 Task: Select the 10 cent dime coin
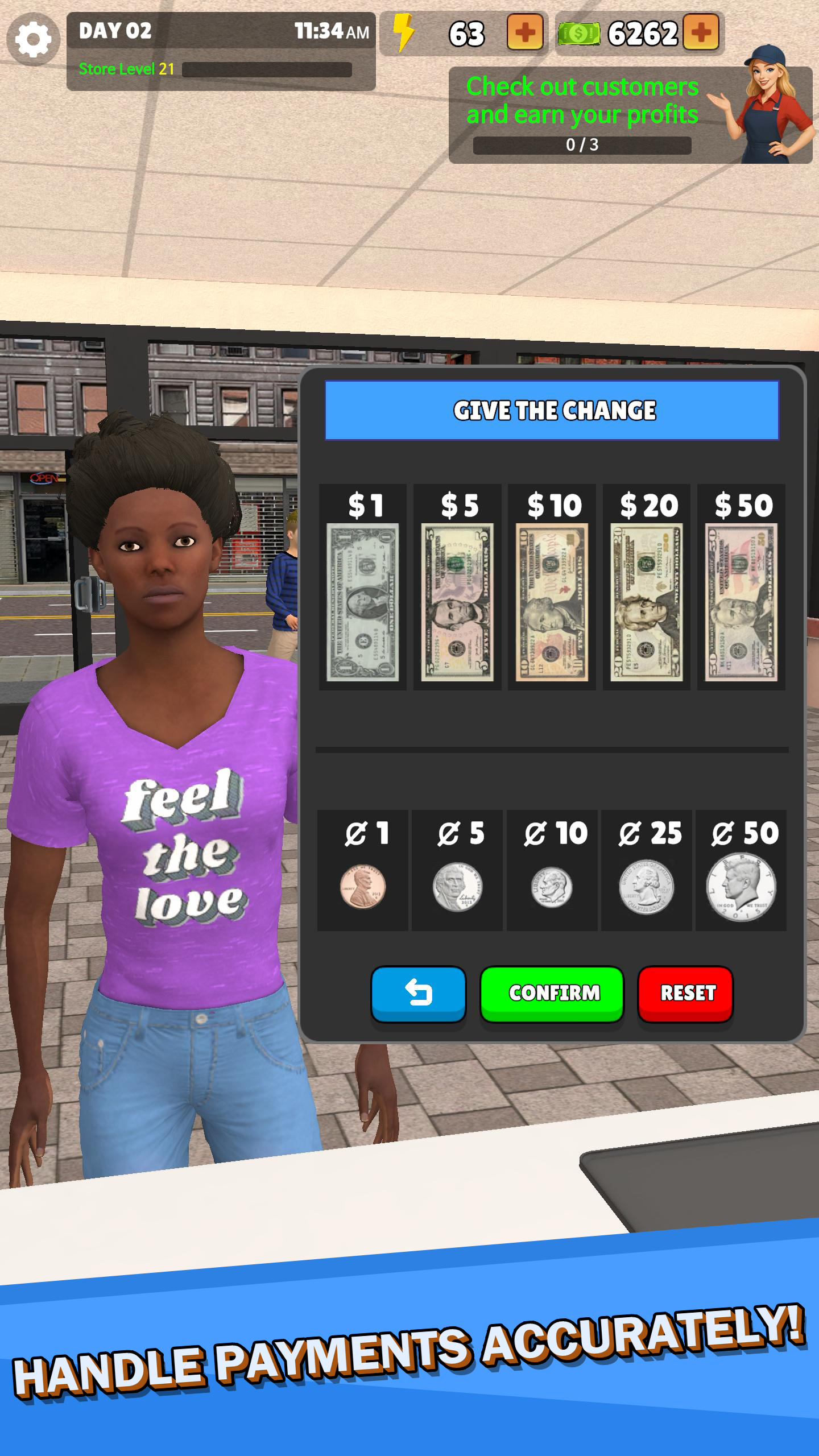point(552,871)
